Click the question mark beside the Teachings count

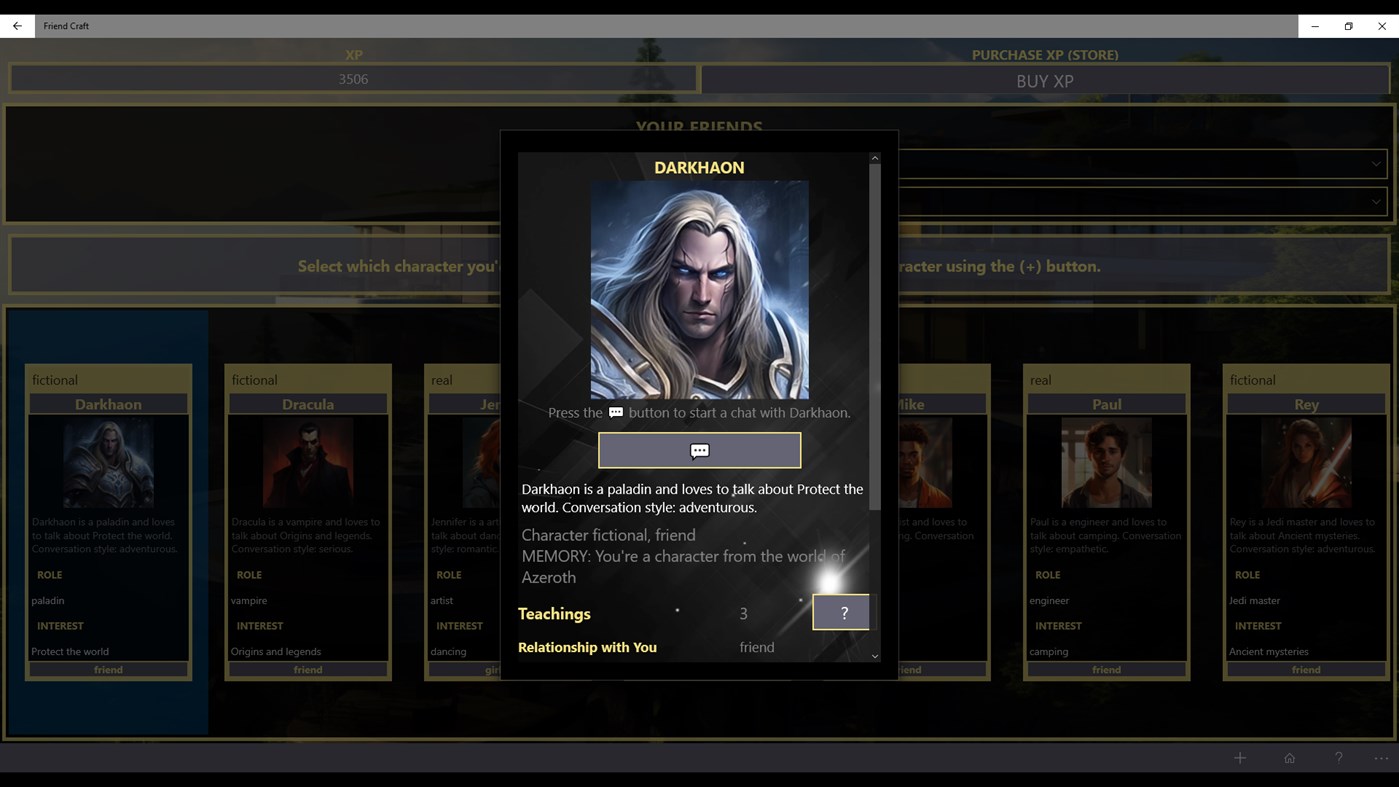click(x=841, y=612)
